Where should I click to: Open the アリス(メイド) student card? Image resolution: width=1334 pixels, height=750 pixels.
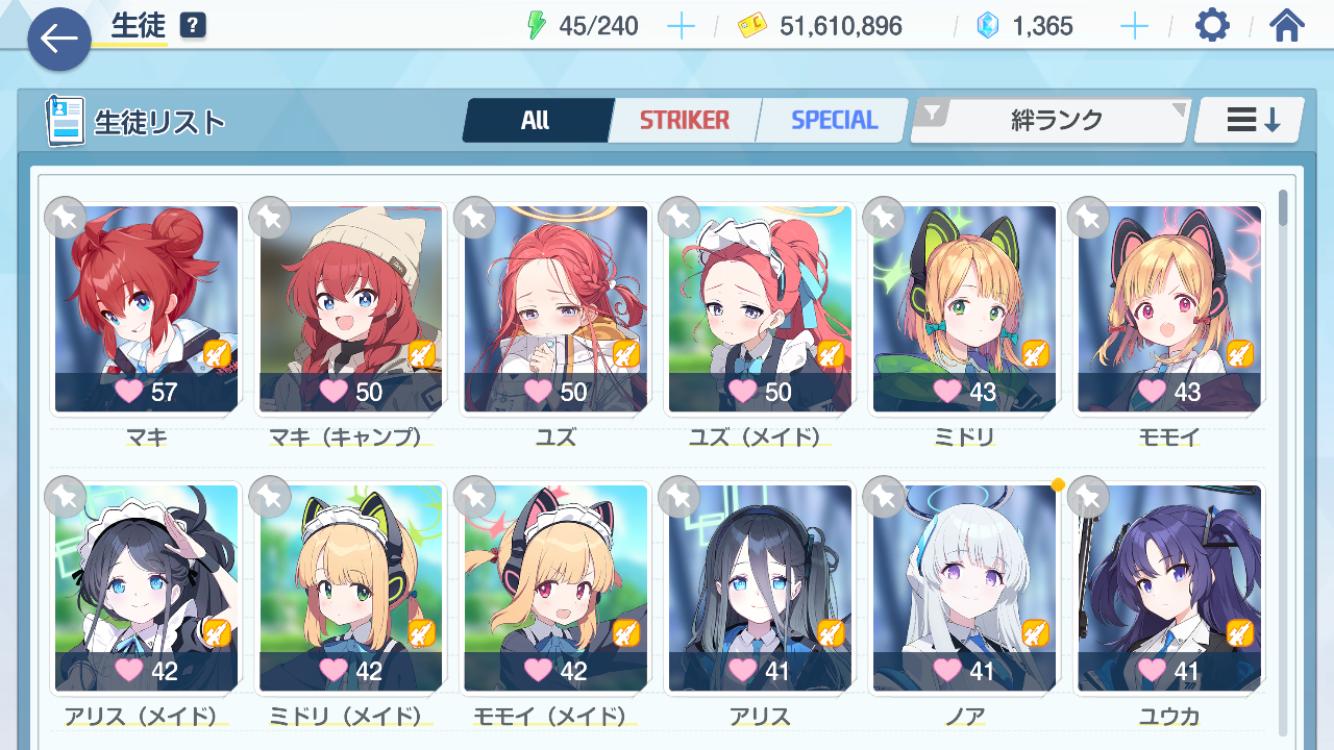pos(146,588)
